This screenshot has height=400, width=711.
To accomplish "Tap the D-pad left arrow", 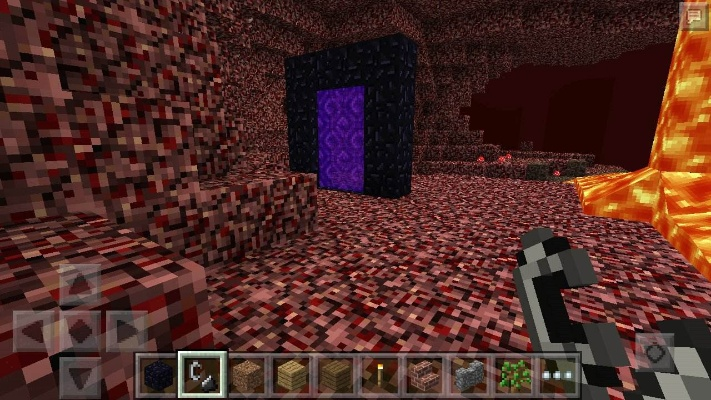I will coord(35,328).
